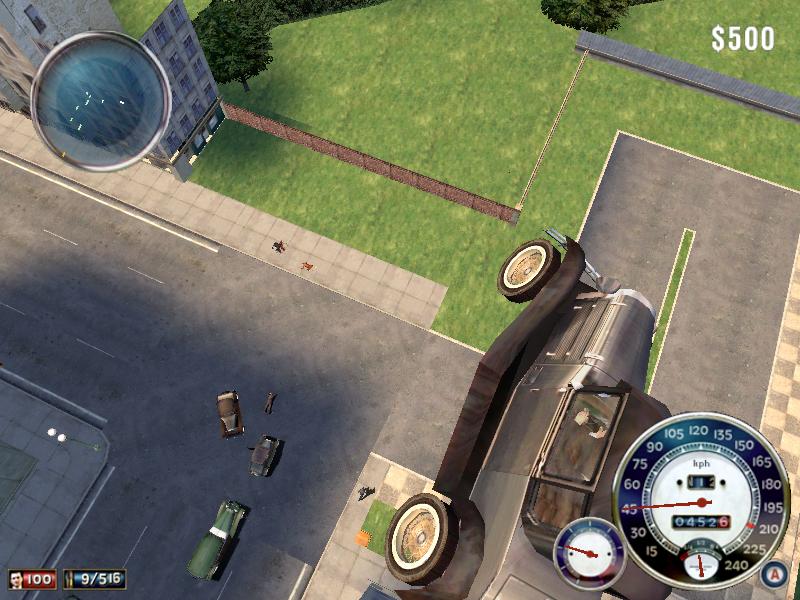800x600 pixels.
Task: Click the player portrait icon
Action: pos(18,579)
